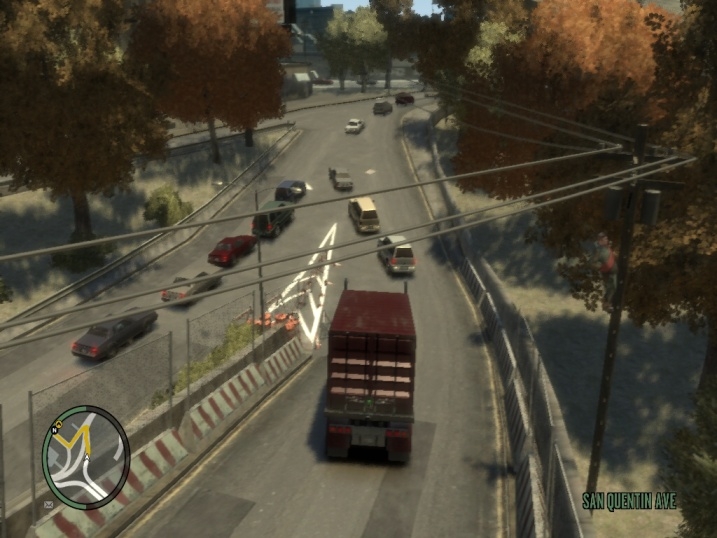Open the envelope message icon
Screen dimensions: 717x538
(x=47, y=505)
